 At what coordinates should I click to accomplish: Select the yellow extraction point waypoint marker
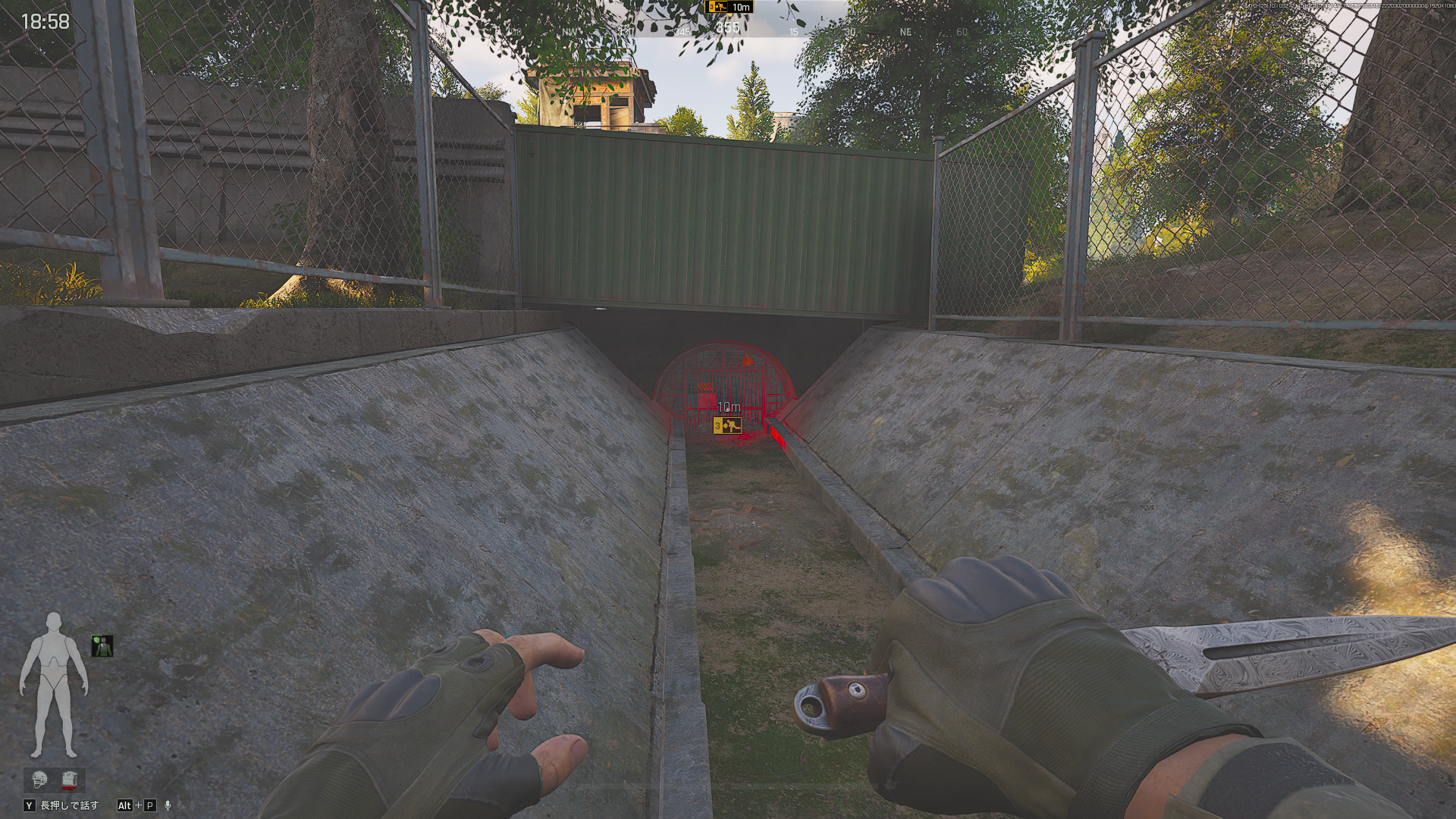click(x=728, y=426)
